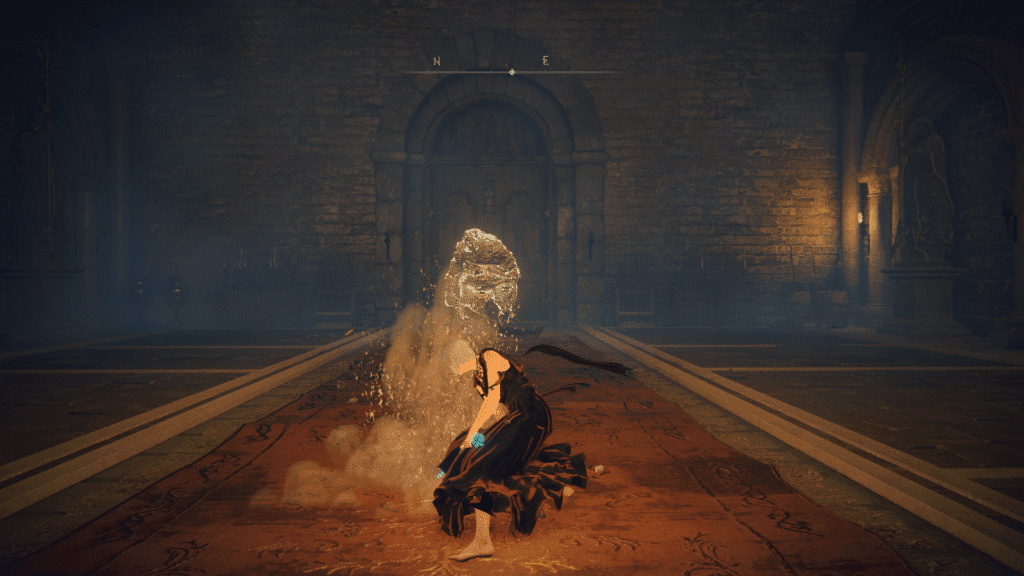Click the compass bar's diamond marker
Screen dimensions: 1024x576
point(512,72)
